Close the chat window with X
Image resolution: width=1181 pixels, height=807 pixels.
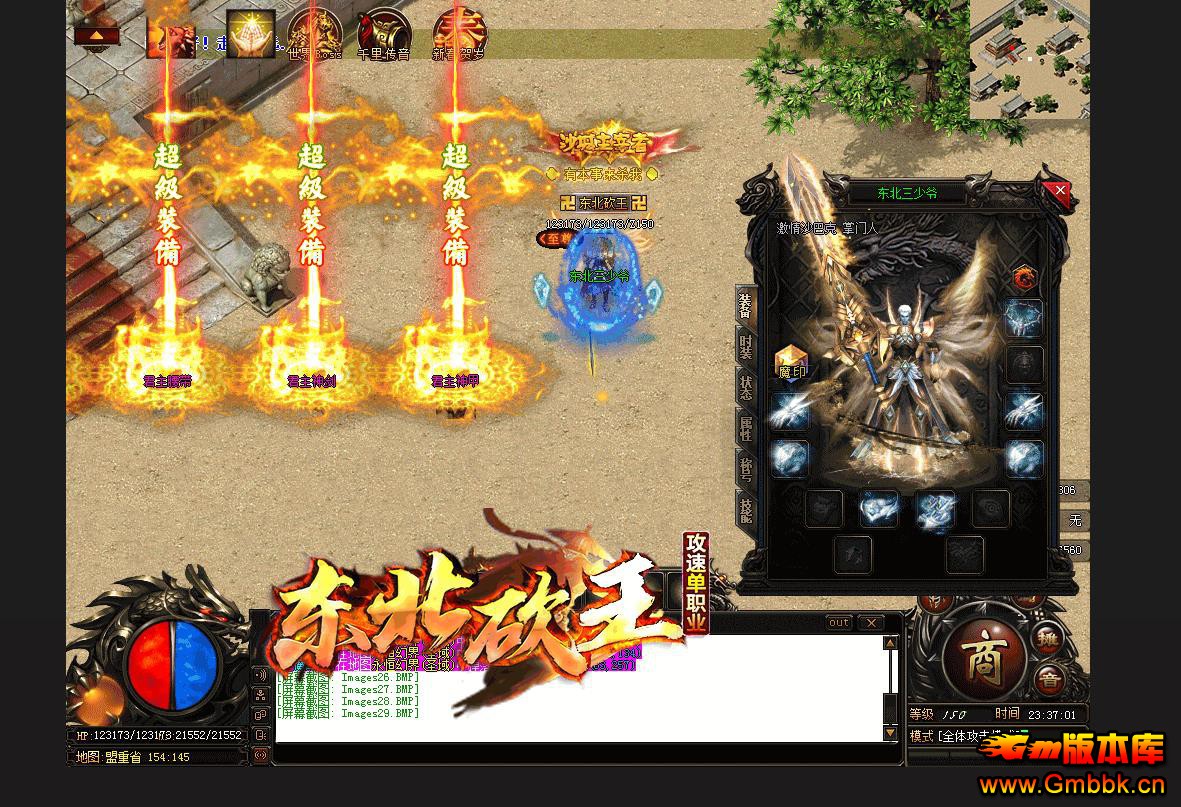point(871,623)
